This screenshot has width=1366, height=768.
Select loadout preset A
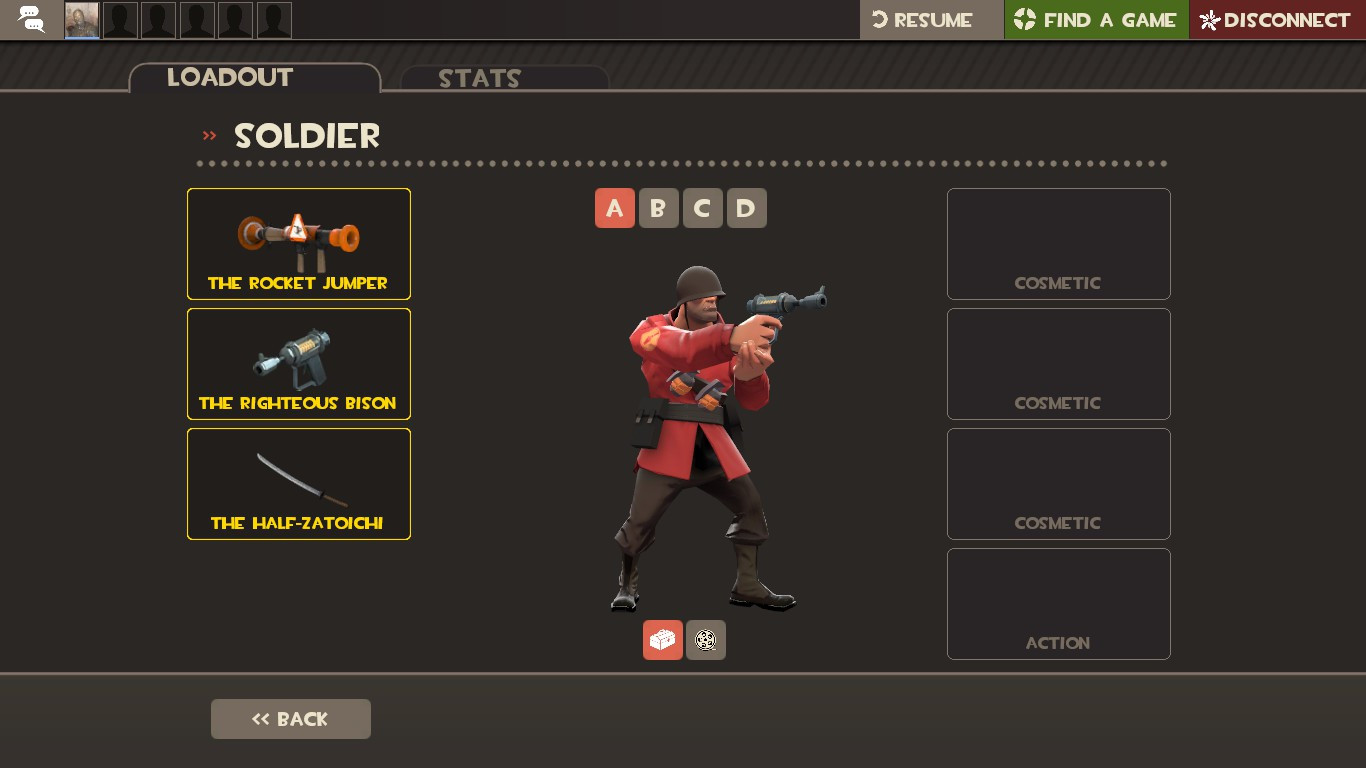[615, 208]
